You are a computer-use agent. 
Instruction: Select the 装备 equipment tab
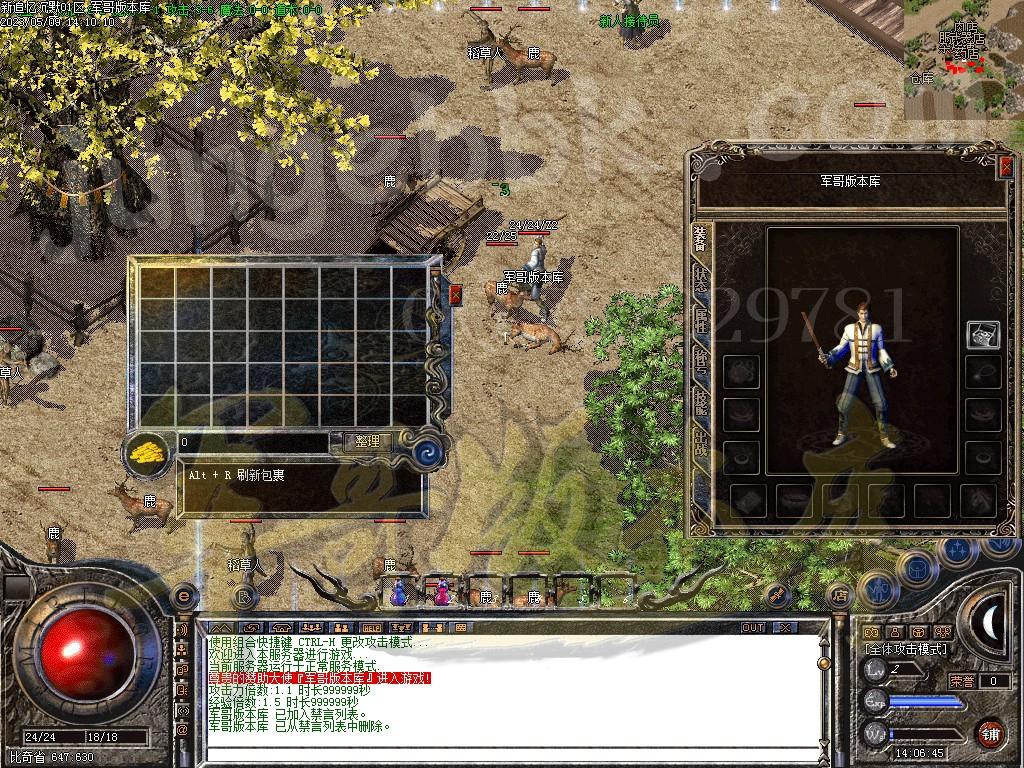(x=701, y=238)
